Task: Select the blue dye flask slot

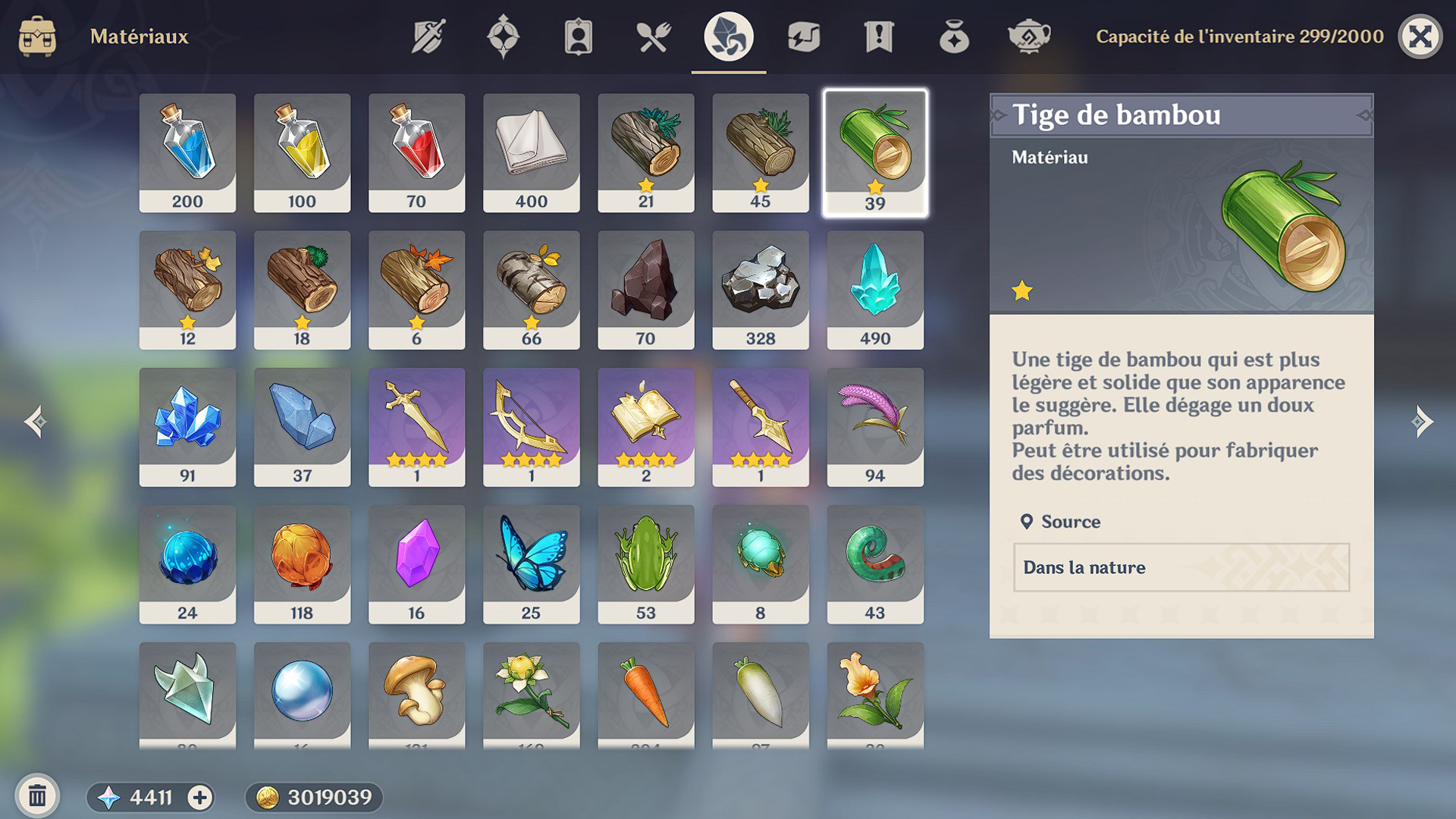Action: click(187, 152)
